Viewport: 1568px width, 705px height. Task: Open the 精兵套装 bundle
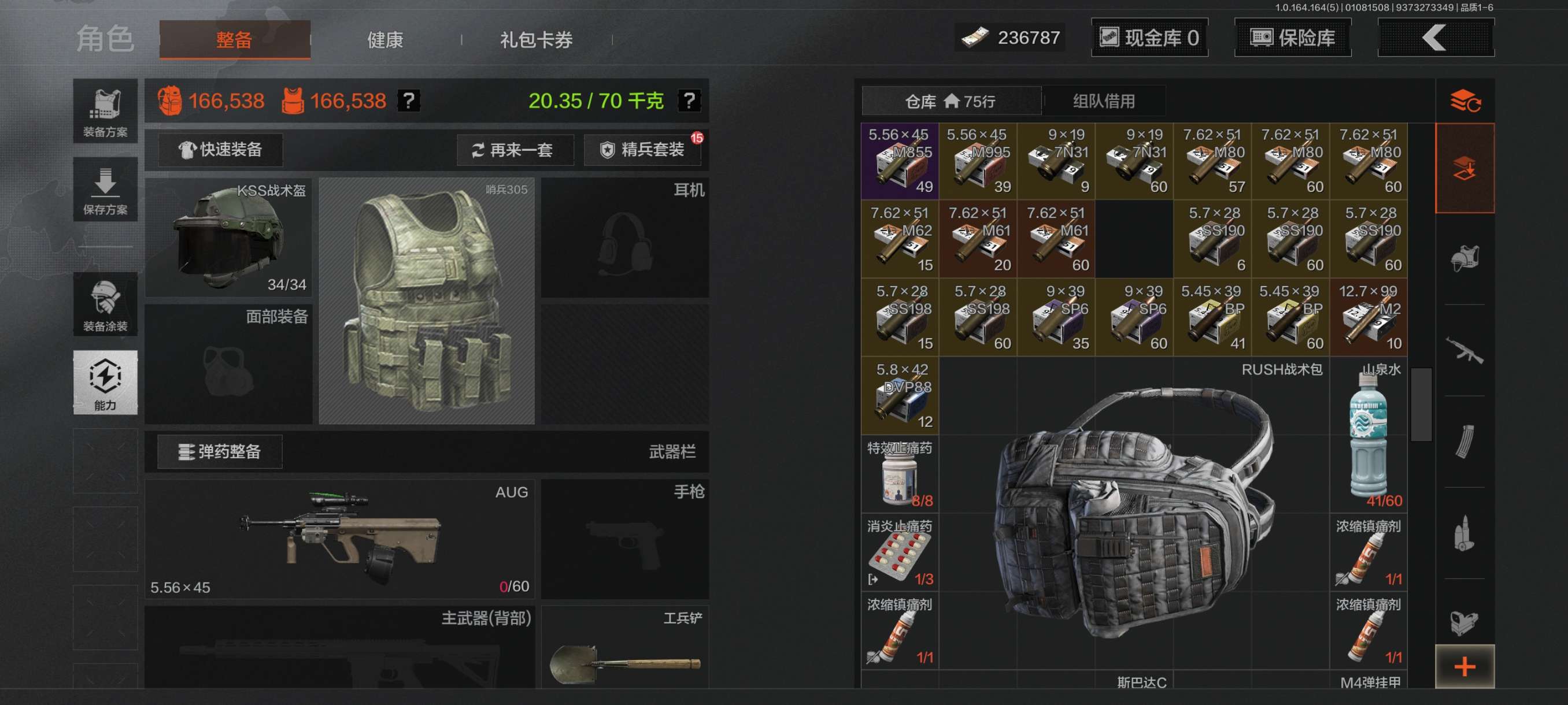642,150
